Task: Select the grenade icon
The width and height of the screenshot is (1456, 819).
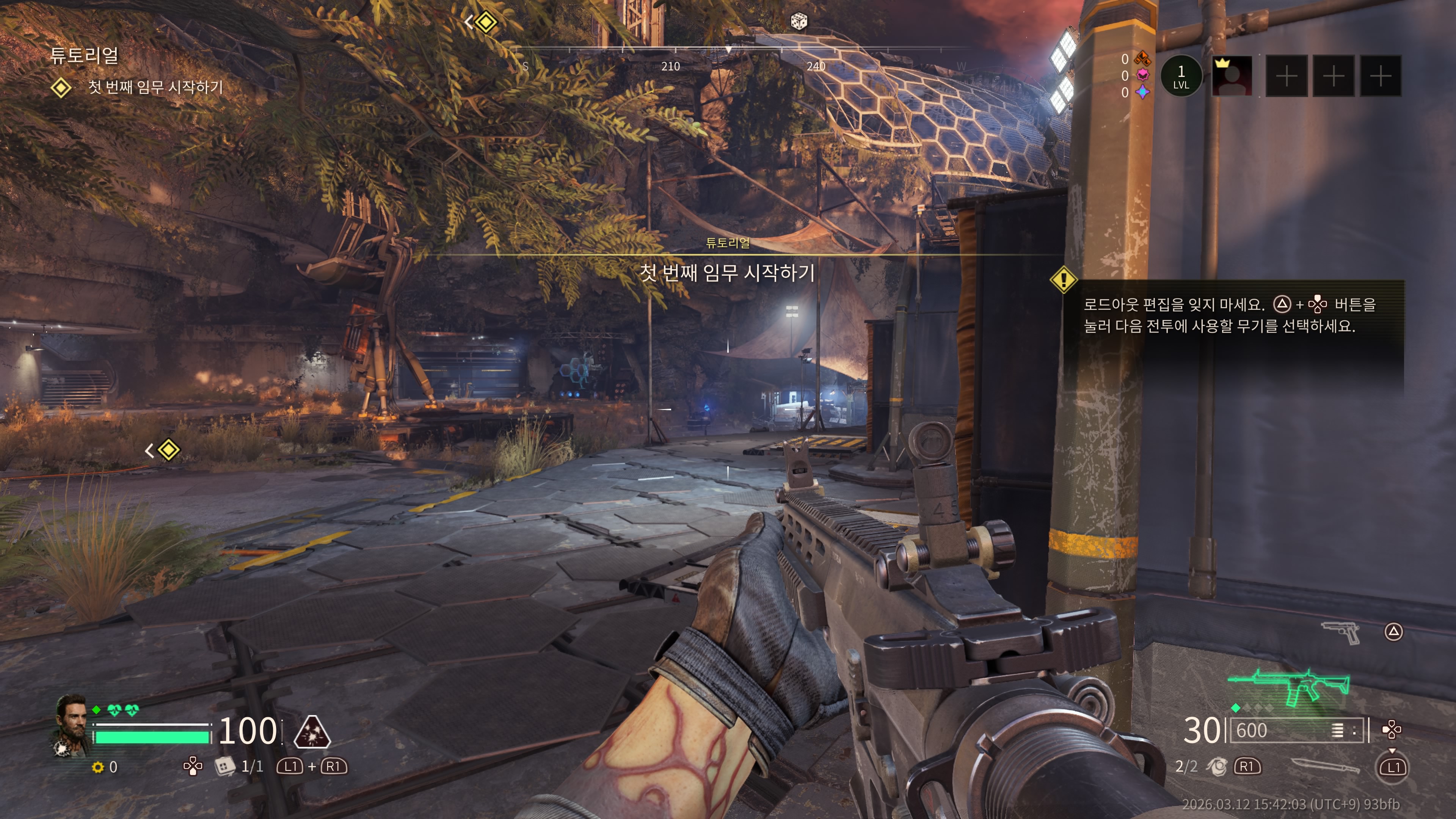Action: click(x=1216, y=766)
